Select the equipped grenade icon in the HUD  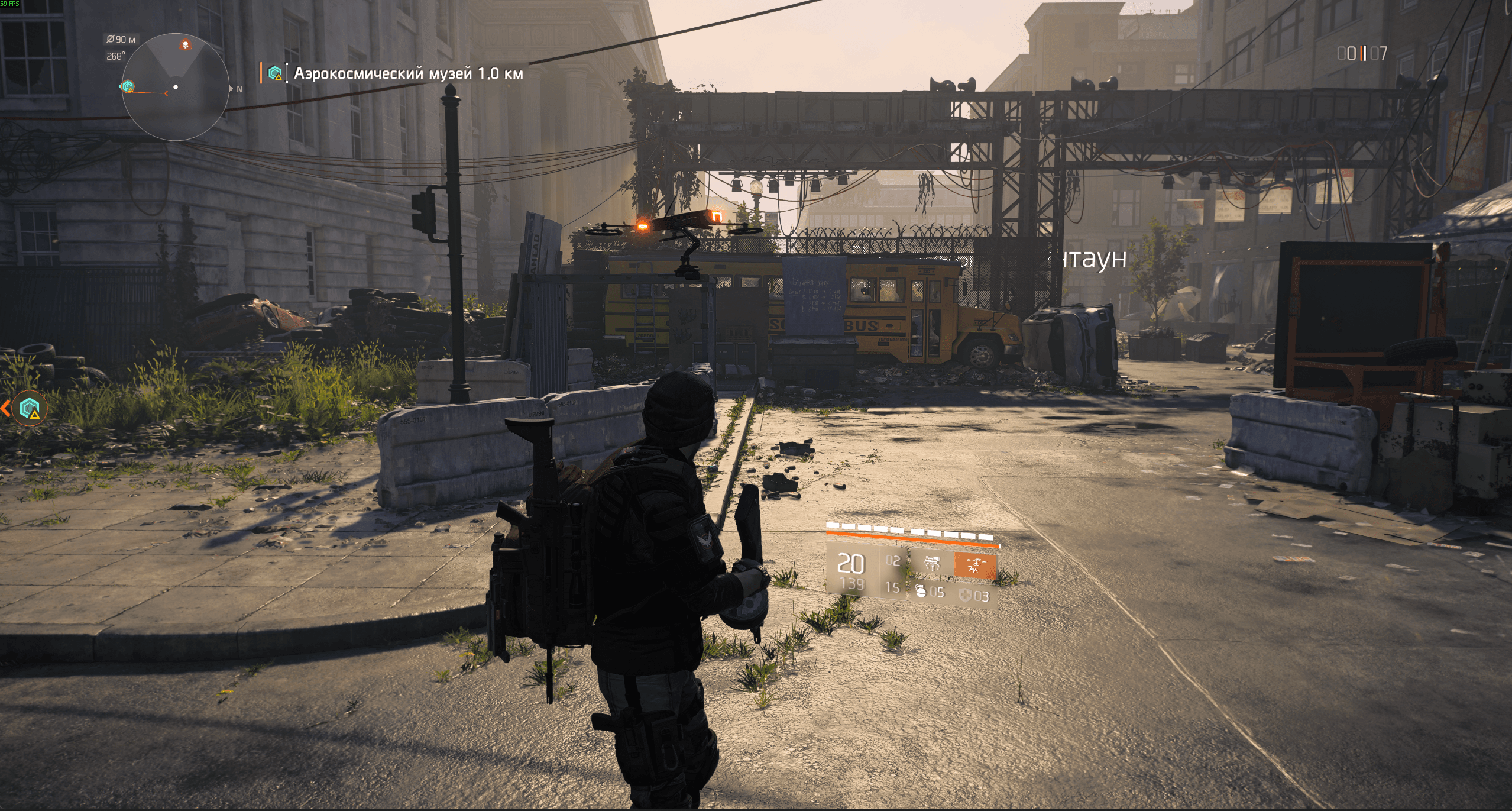(921, 593)
